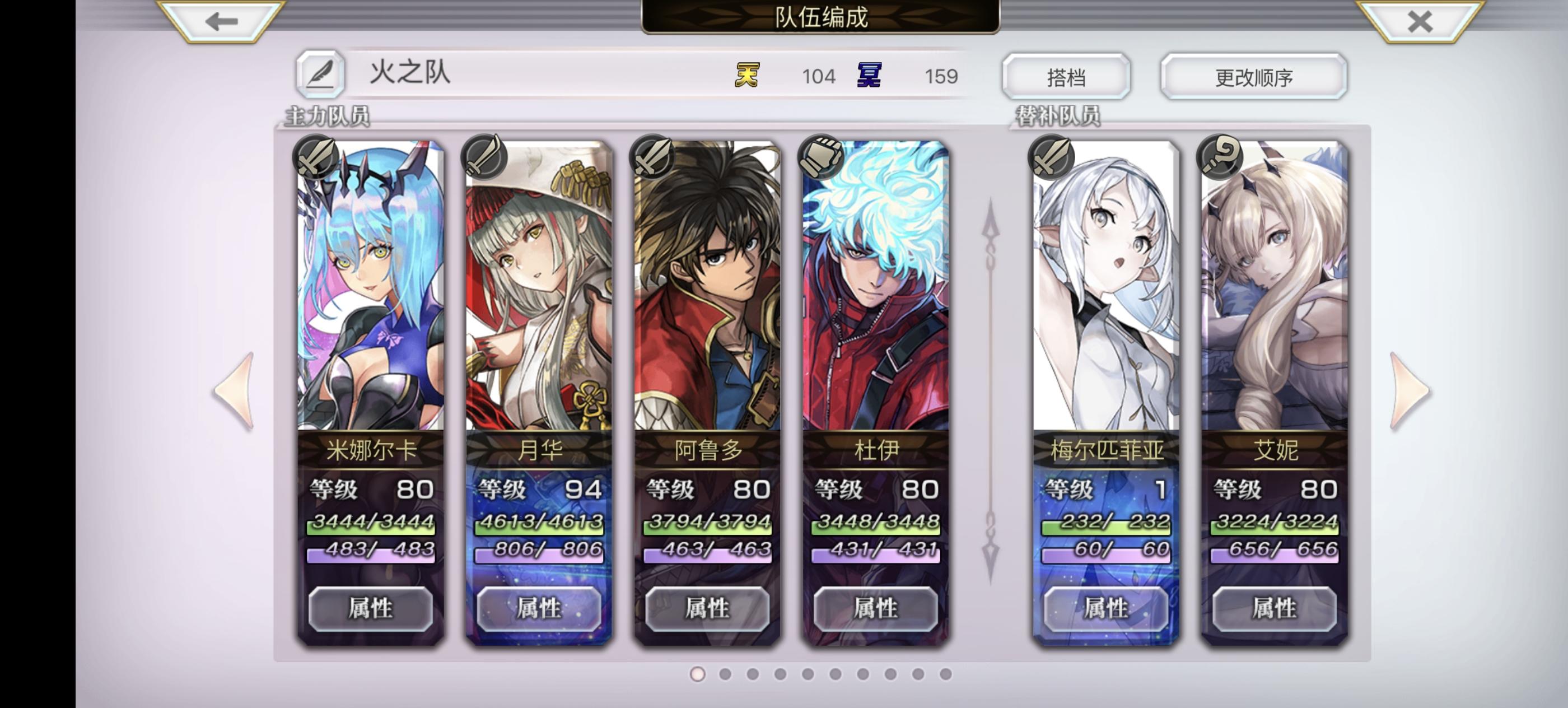
Task: Click the 搭档 button
Action: pos(1066,76)
